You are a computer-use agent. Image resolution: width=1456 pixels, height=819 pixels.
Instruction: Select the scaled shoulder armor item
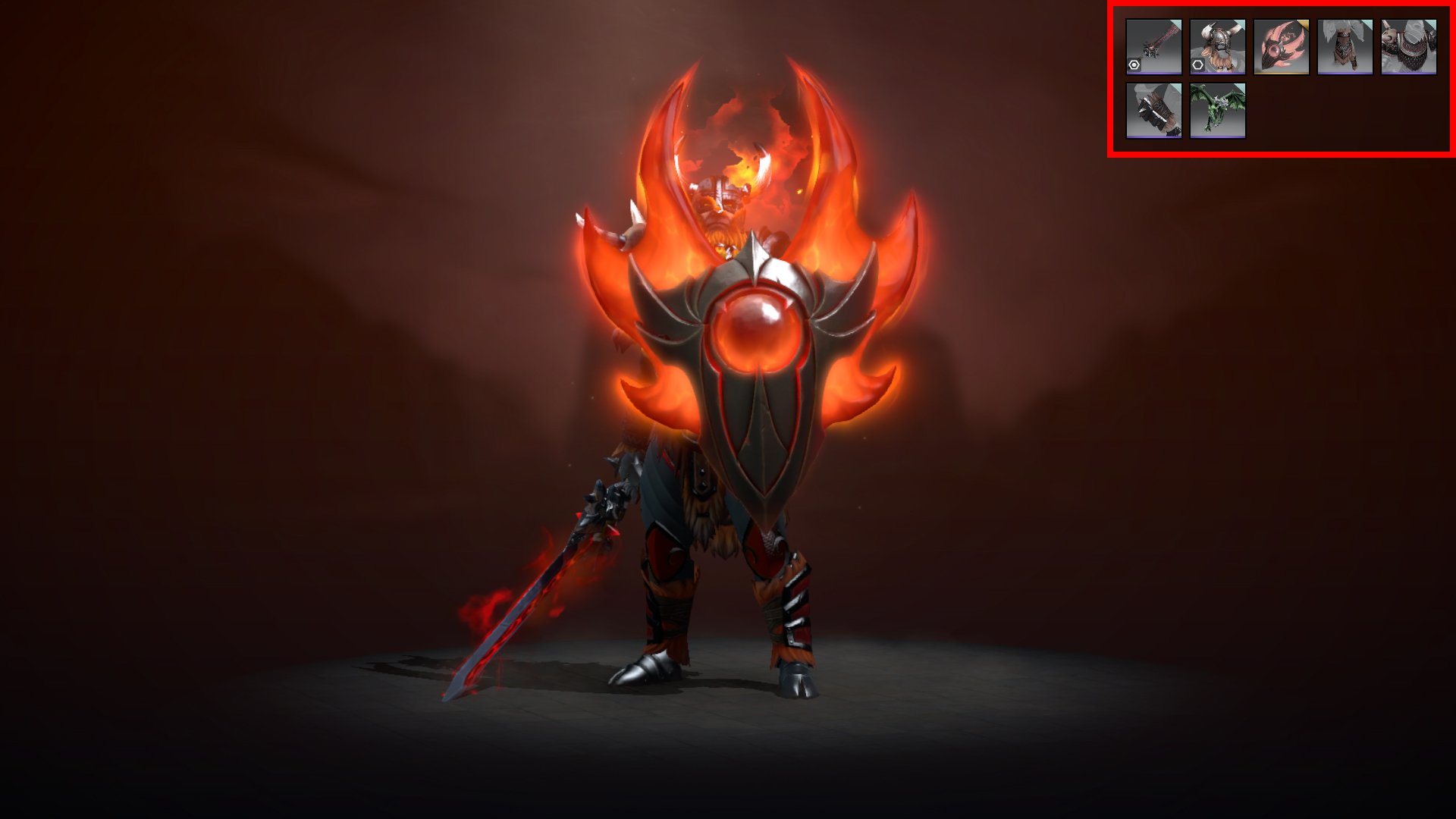point(1408,46)
